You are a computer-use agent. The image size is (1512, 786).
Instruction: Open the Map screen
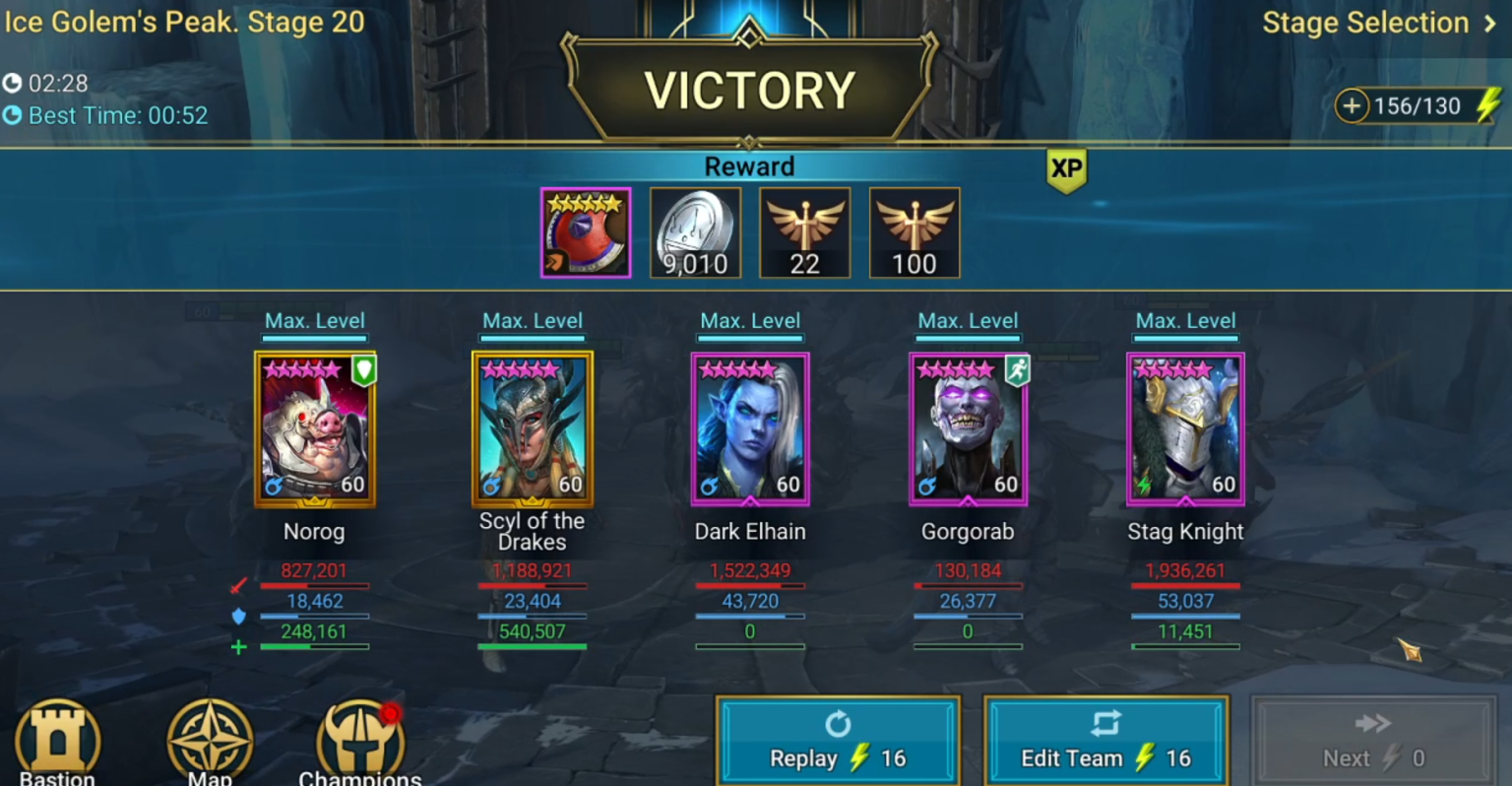tap(210, 741)
